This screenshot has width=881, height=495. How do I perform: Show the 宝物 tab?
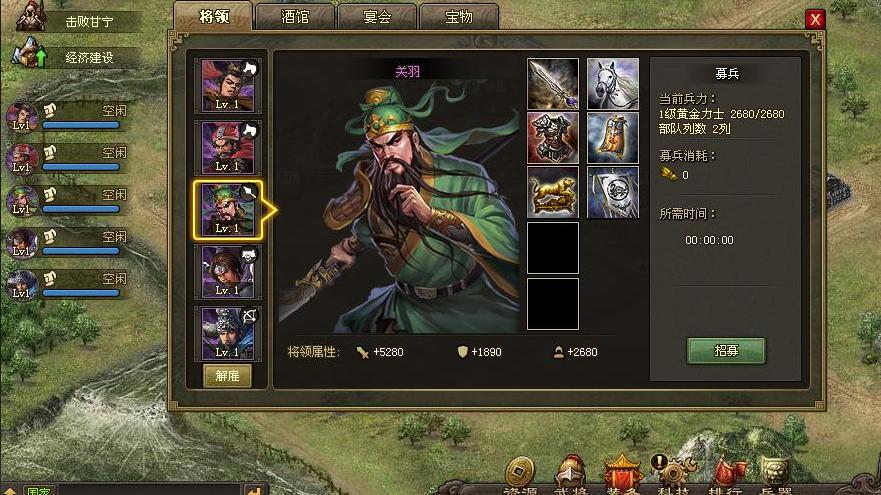[459, 17]
